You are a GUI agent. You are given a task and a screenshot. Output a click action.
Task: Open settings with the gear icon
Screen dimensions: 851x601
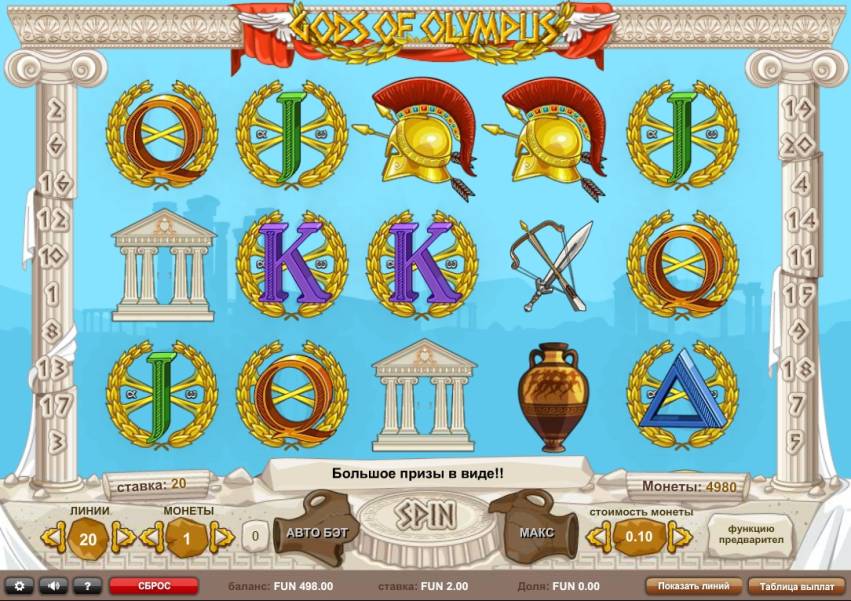tap(18, 586)
